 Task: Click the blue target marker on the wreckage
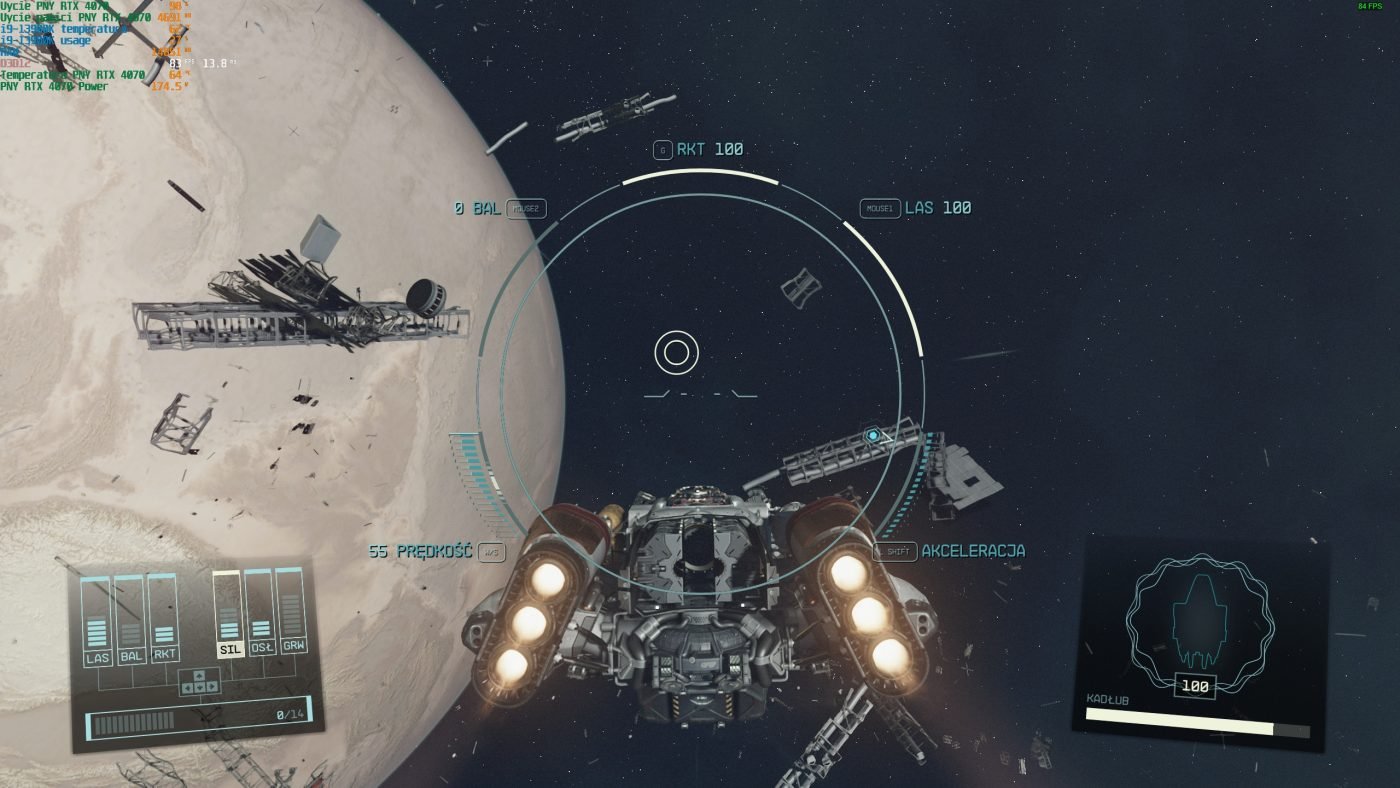point(873,436)
